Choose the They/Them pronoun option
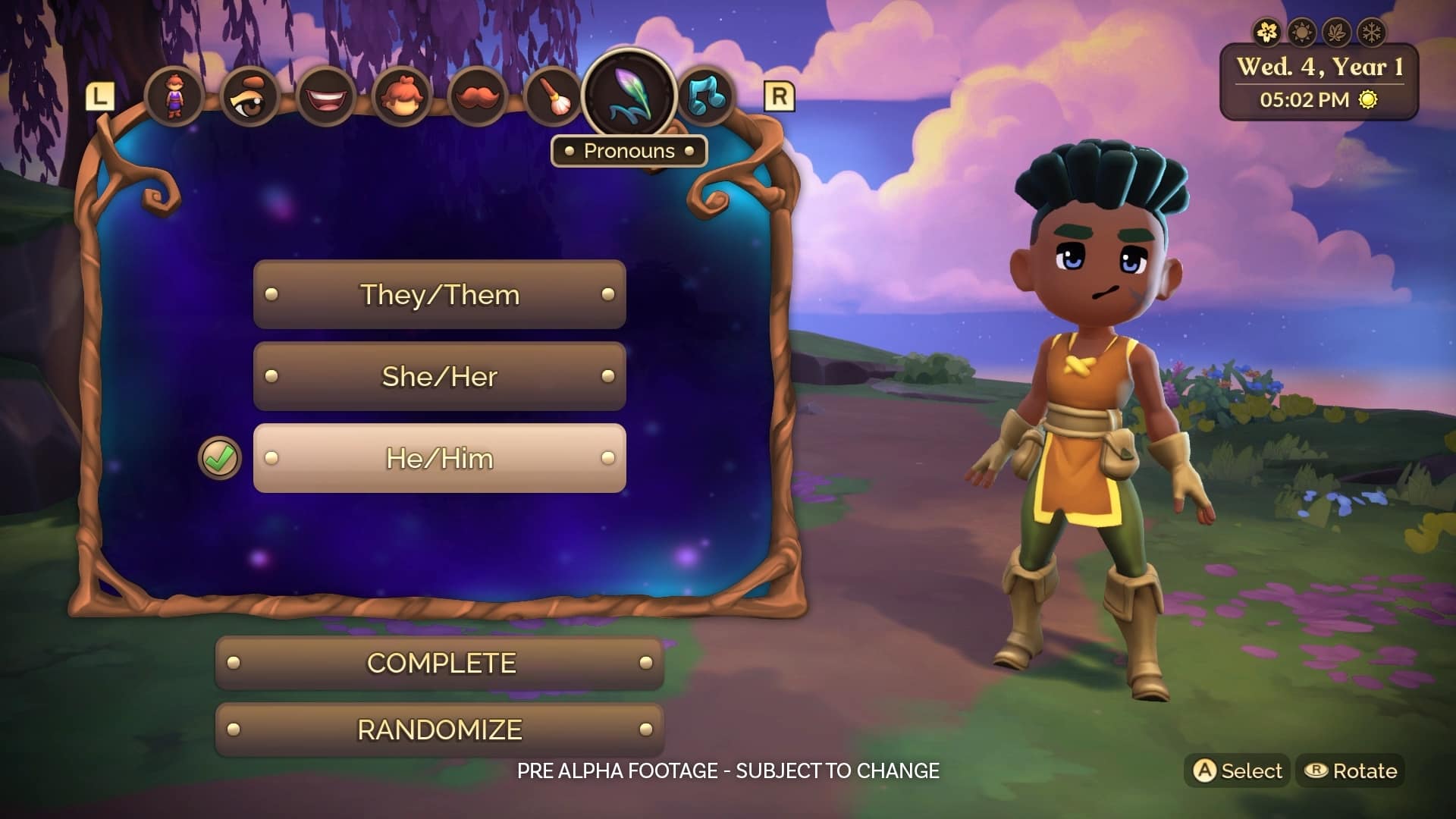Viewport: 1456px width, 819px height. [x=439, y=294]
